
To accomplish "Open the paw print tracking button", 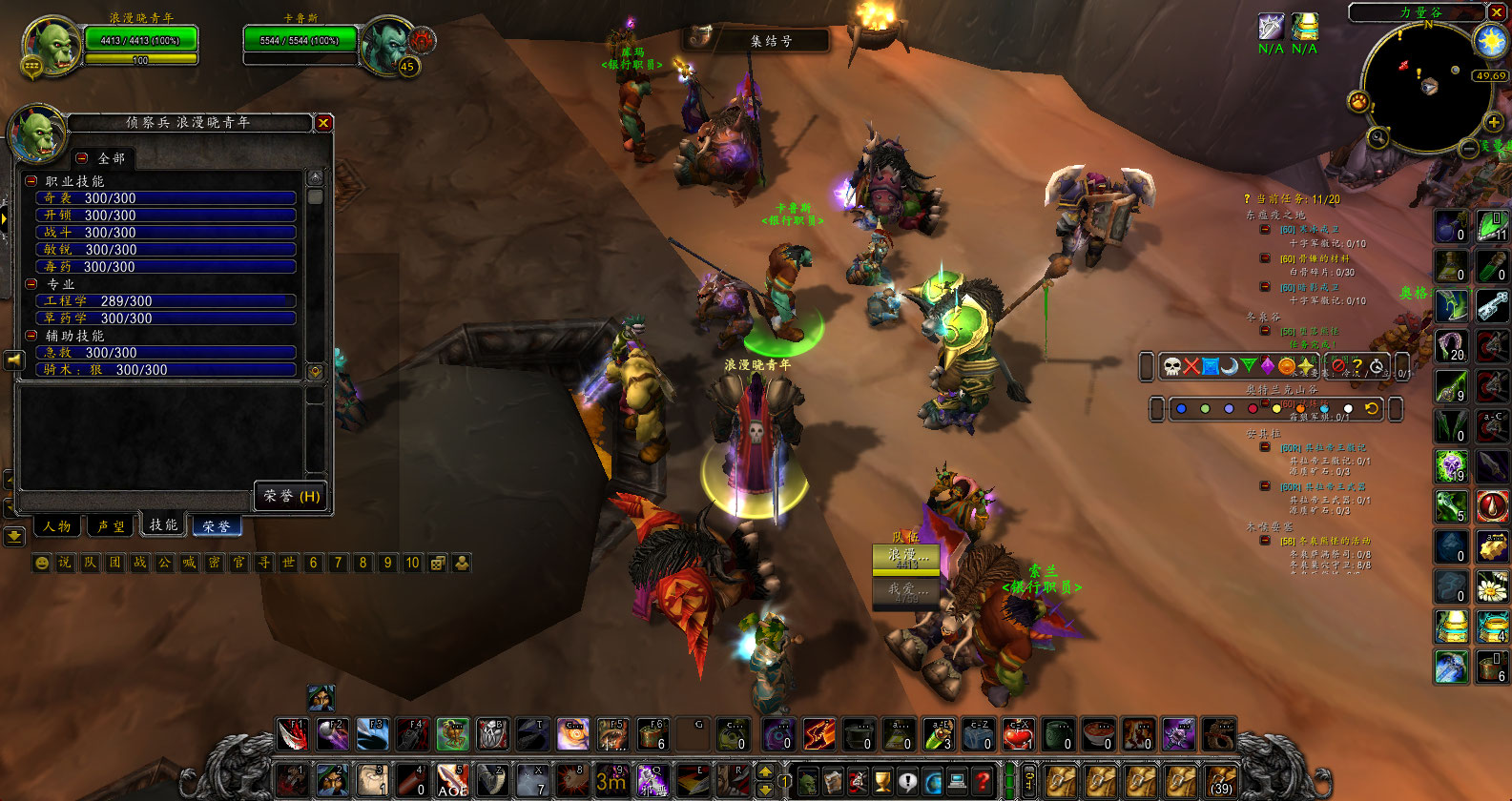I will (x=1357, y=101).
